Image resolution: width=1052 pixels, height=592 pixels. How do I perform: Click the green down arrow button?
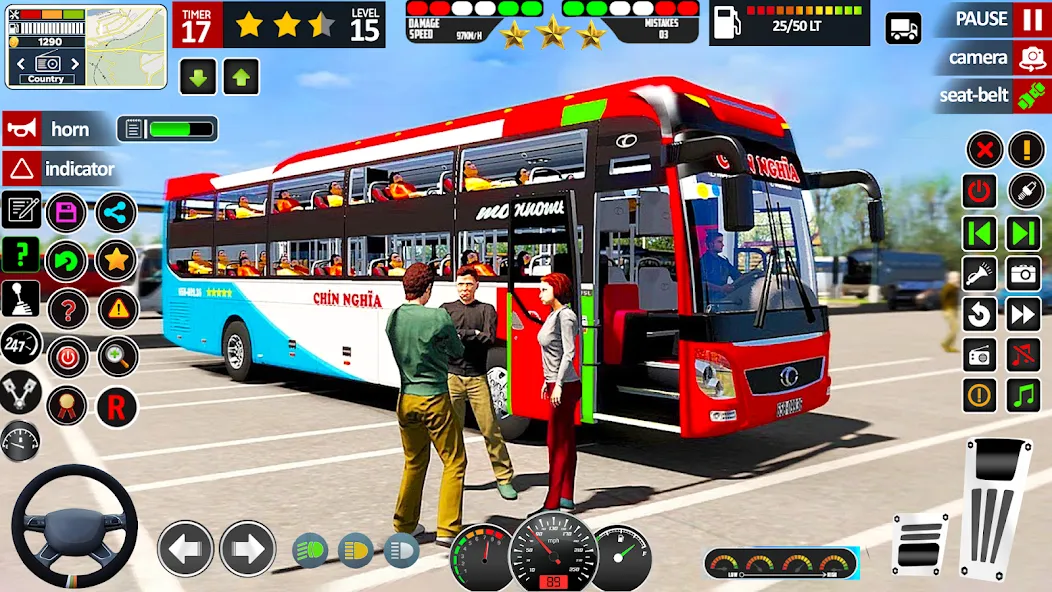tap(198, 77)
